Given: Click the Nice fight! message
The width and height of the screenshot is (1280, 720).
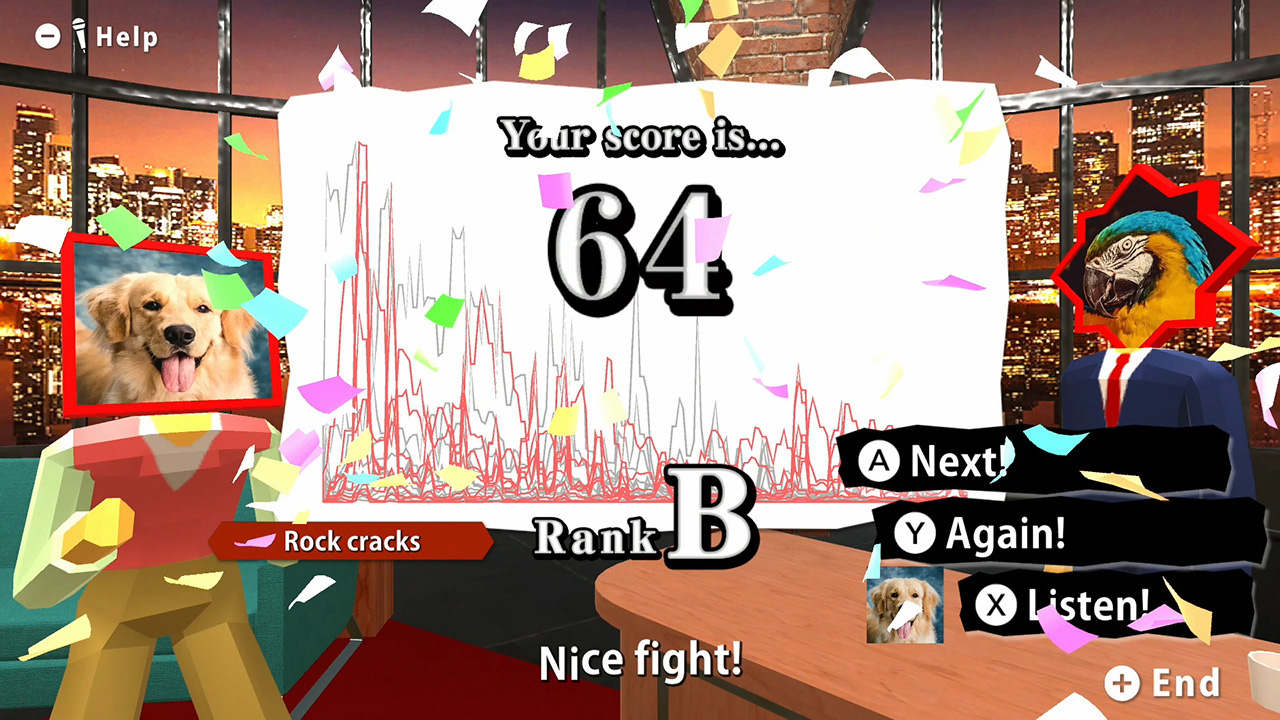Looking at the screenshot, I should (640, 660).
